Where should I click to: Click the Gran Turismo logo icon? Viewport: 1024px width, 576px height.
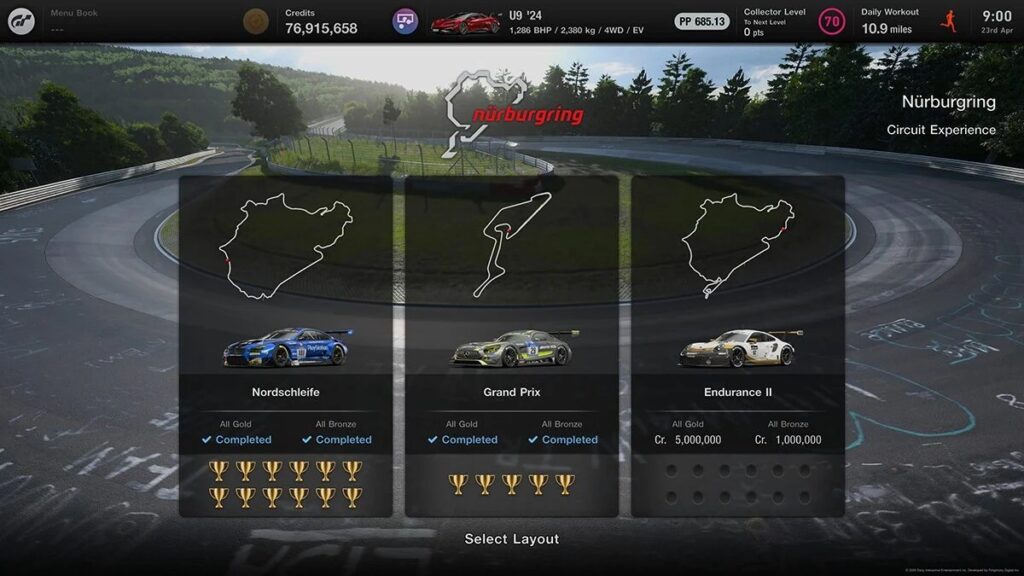point(21,20)
